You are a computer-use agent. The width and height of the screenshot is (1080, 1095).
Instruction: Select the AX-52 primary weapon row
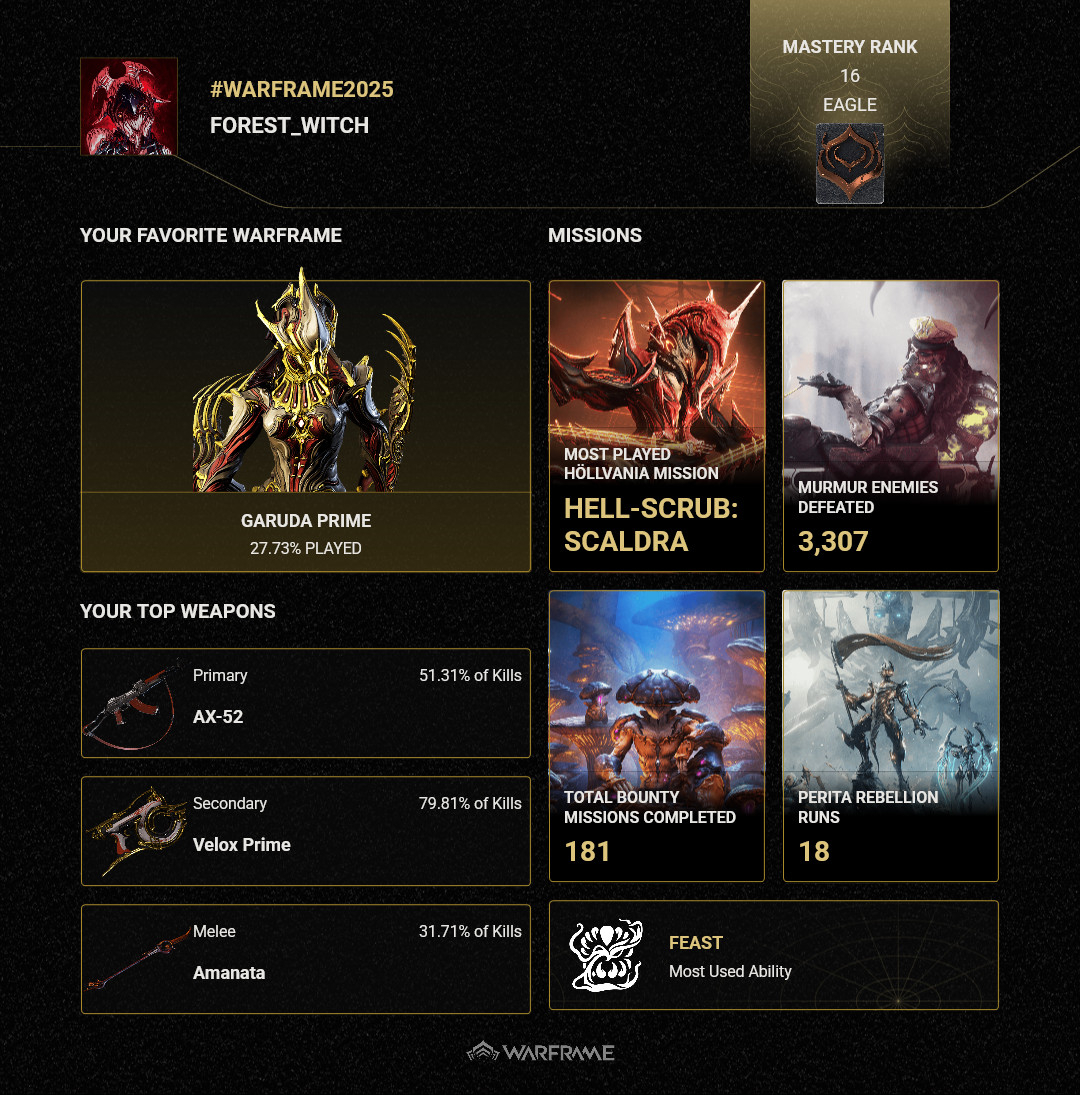[305, 703]
